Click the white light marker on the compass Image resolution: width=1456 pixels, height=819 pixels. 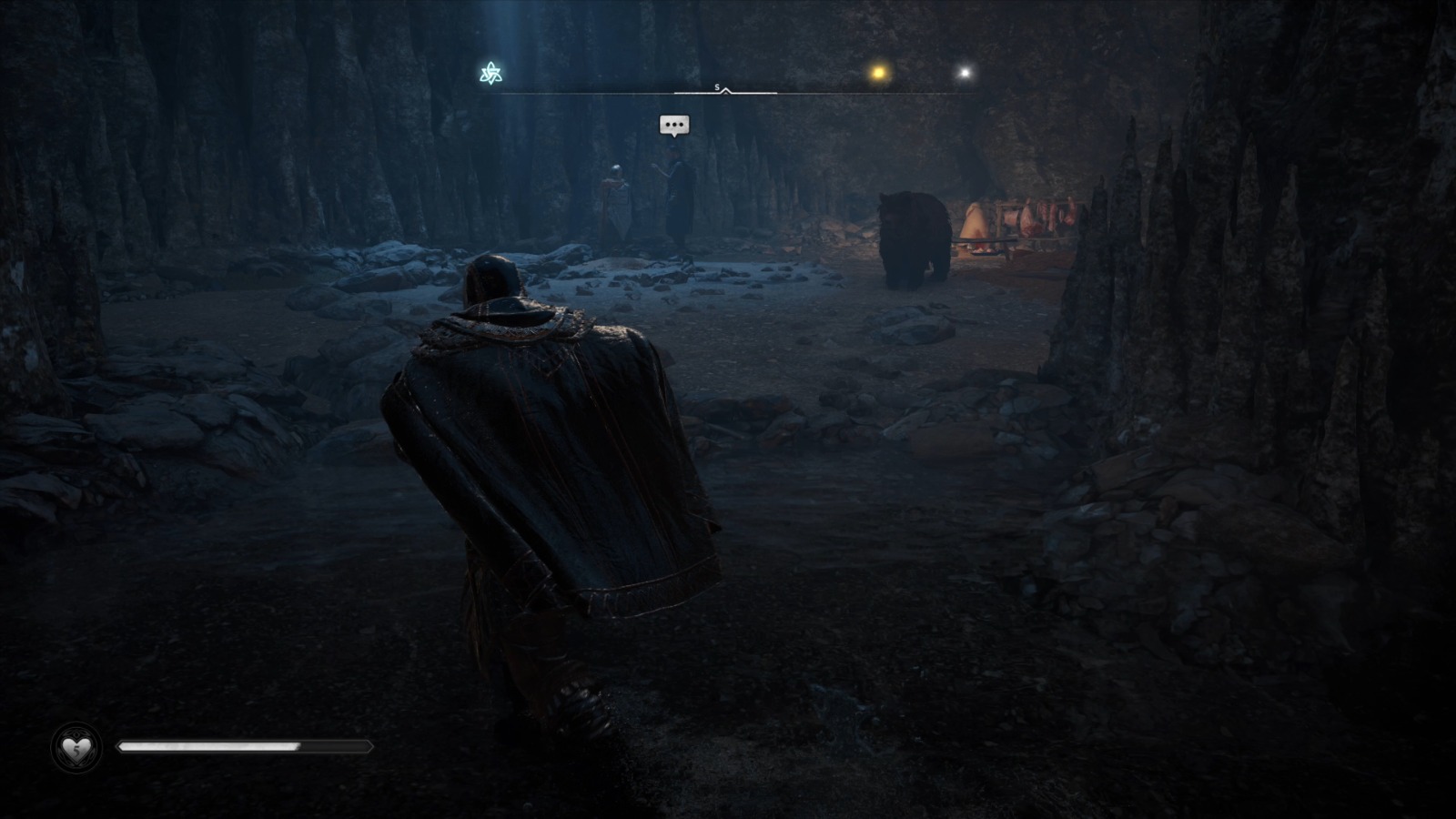964,70
